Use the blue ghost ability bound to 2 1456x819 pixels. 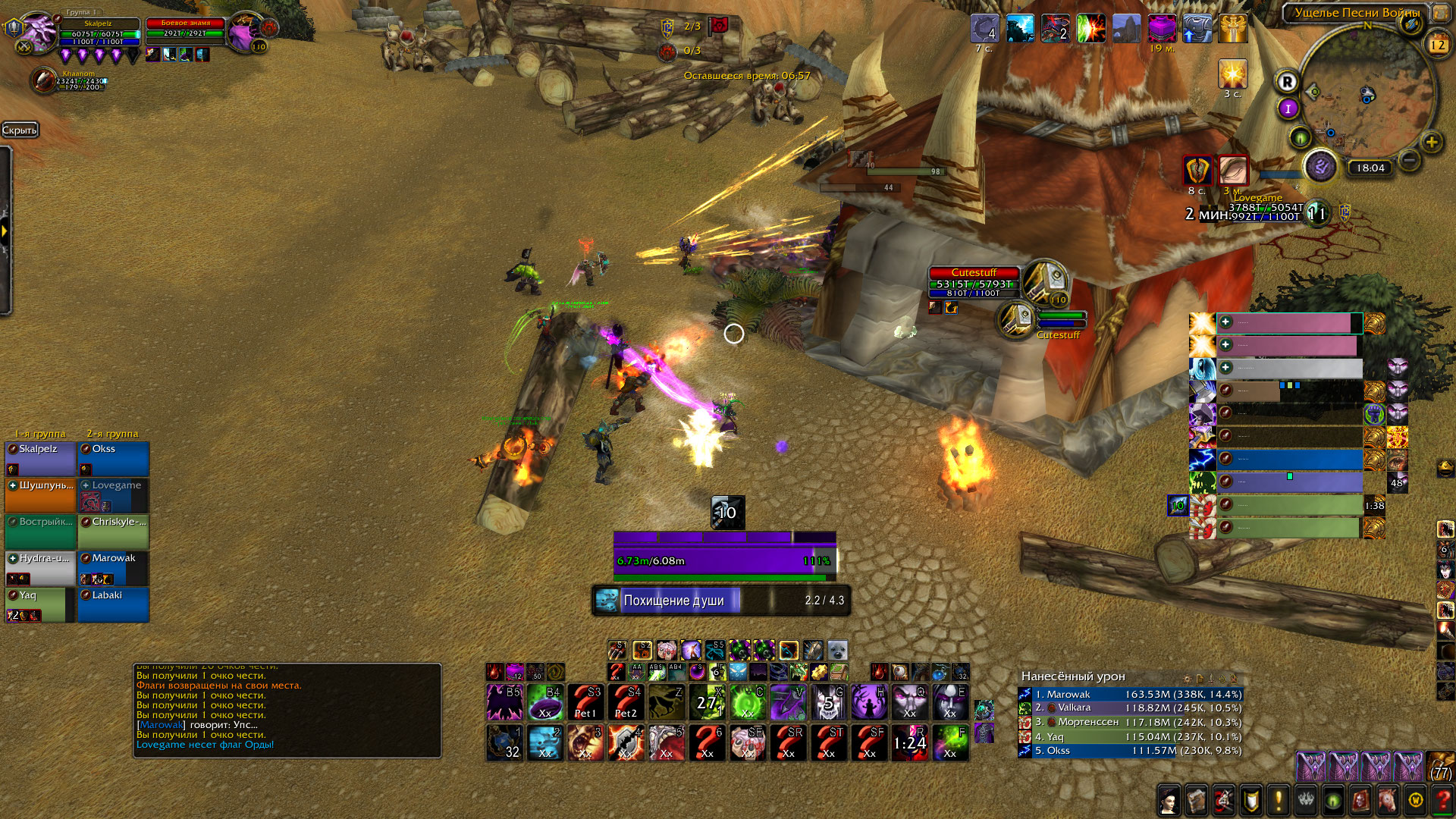point(544,742)
